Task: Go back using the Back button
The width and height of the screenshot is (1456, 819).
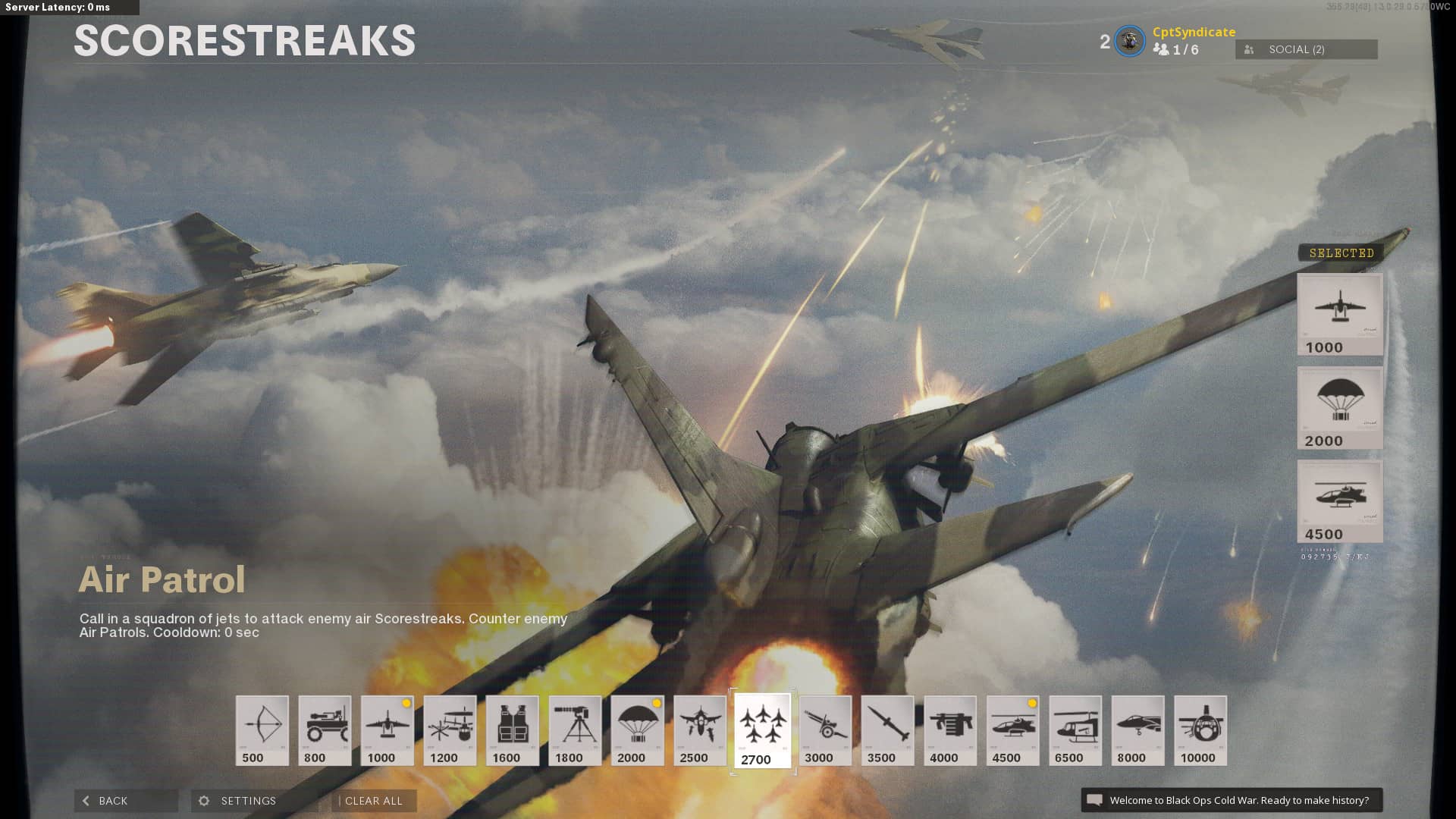Action: click(125, 801)
